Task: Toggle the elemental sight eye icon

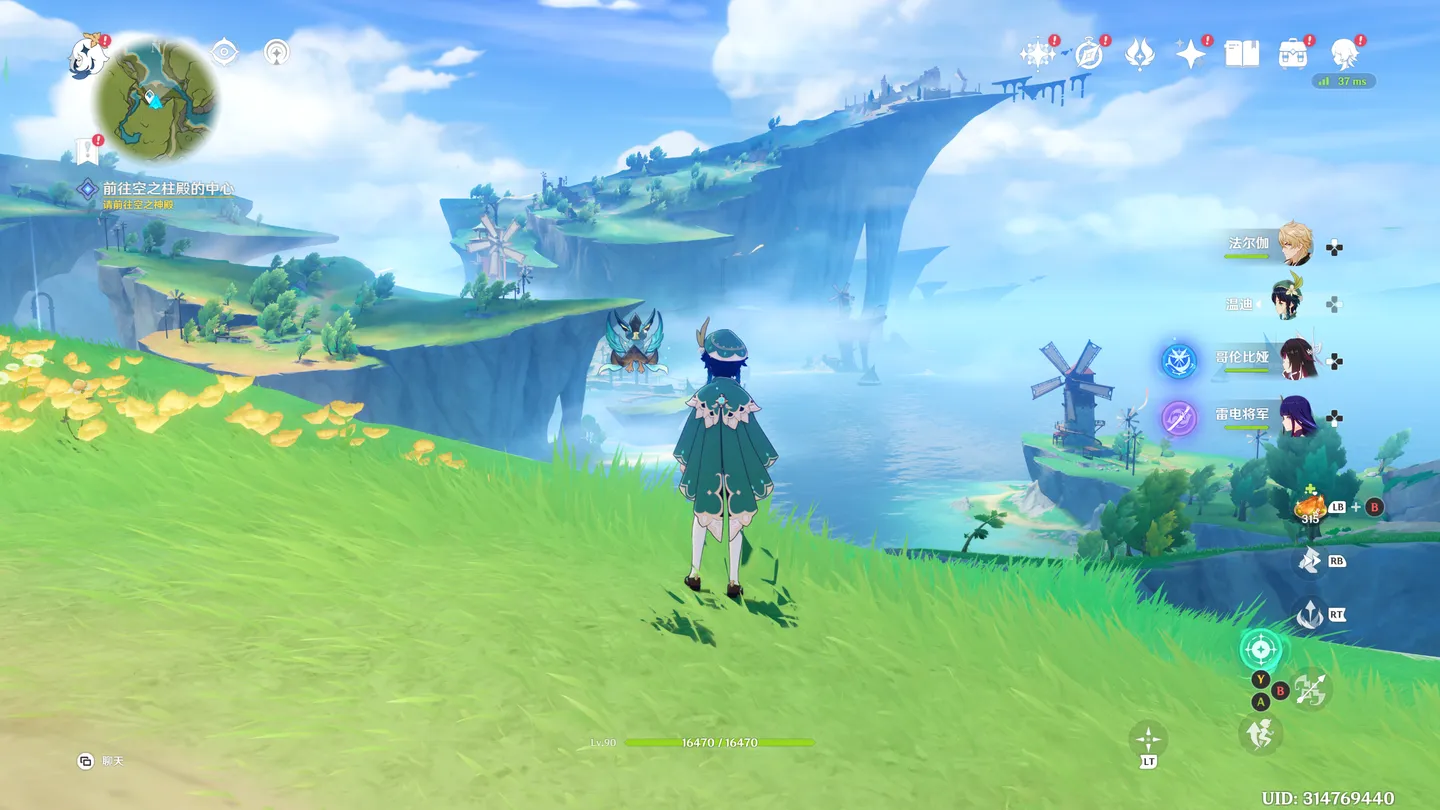Action: tap(225, 52)
